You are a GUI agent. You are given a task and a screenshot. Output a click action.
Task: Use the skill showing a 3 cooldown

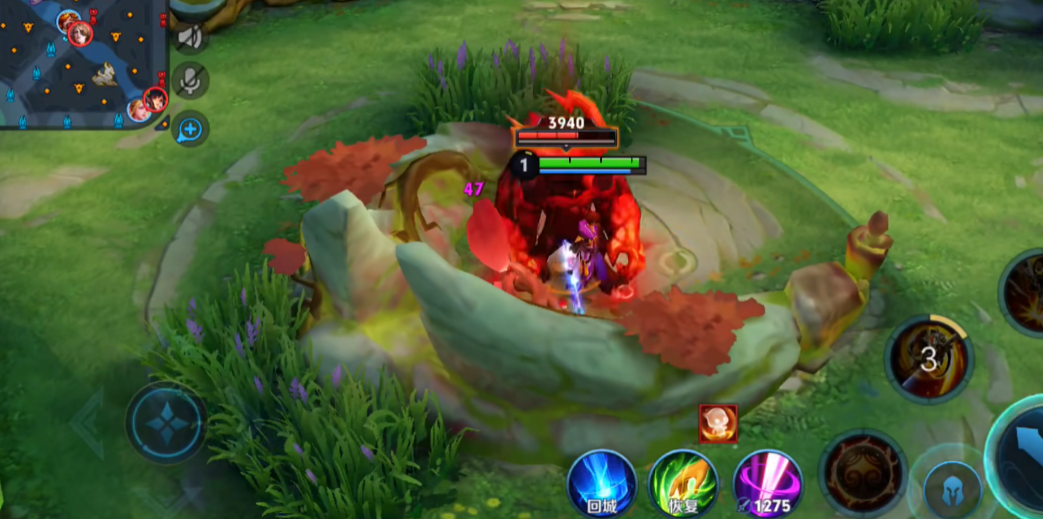929,359
